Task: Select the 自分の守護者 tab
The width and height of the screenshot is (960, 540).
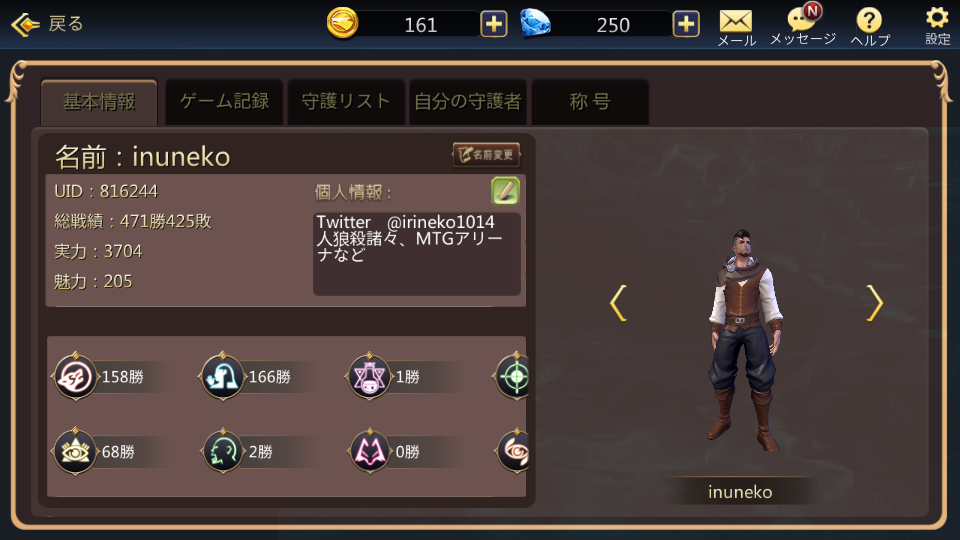Action: 468,102
